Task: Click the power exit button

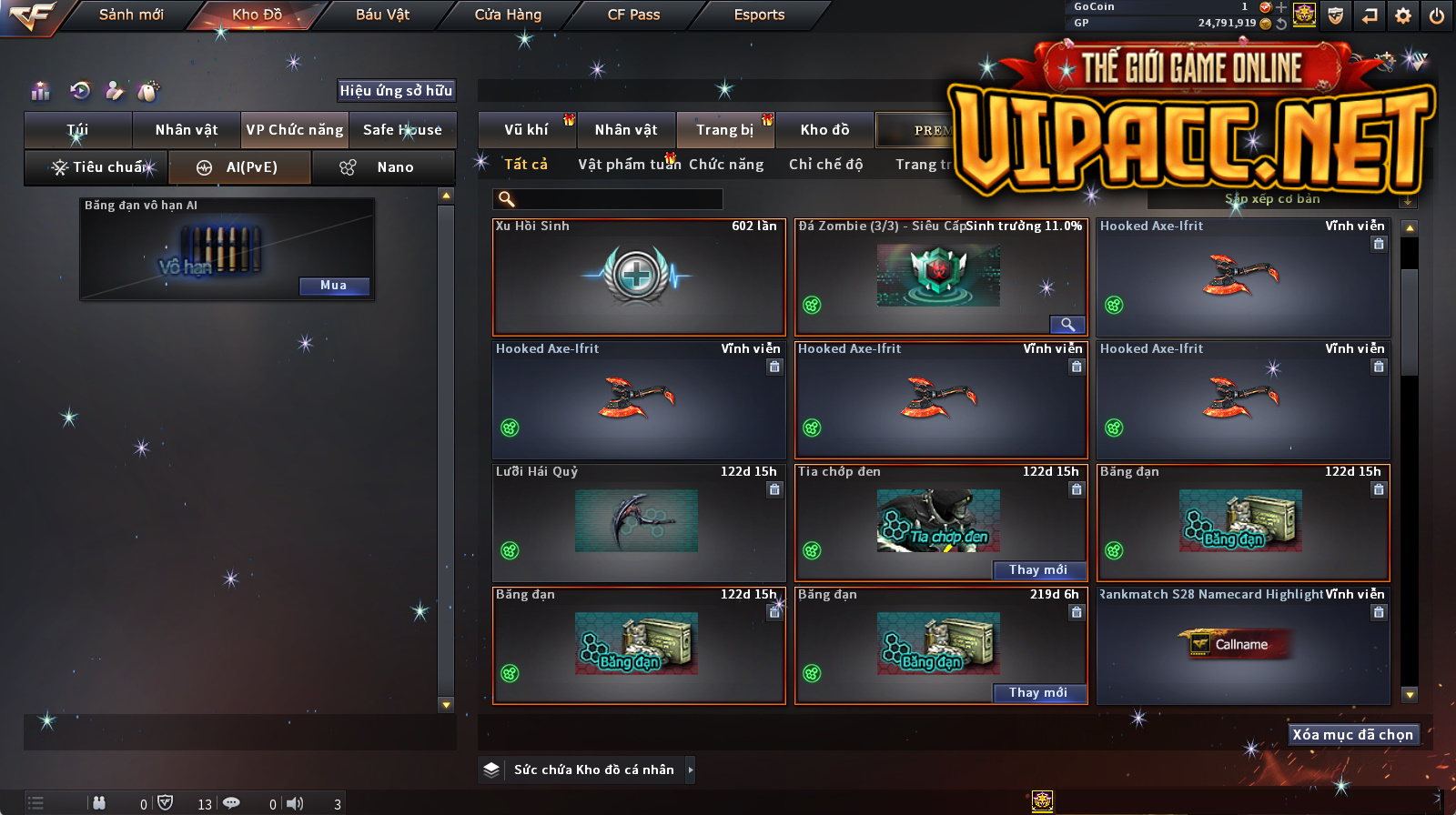Action: pos(1437,15)
